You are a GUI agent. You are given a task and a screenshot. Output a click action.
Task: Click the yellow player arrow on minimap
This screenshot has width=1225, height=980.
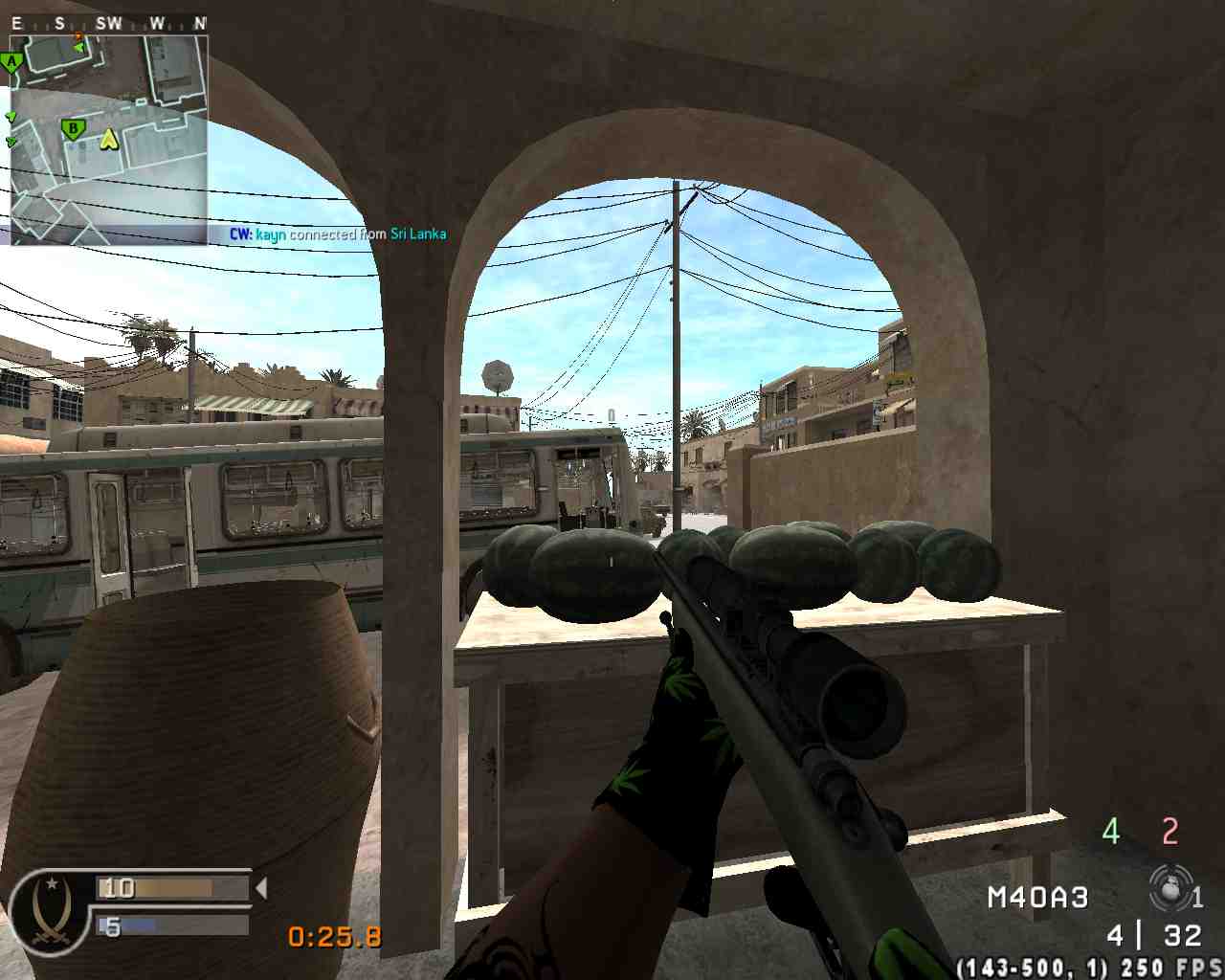pyautogui.click(x=110, y=140)
